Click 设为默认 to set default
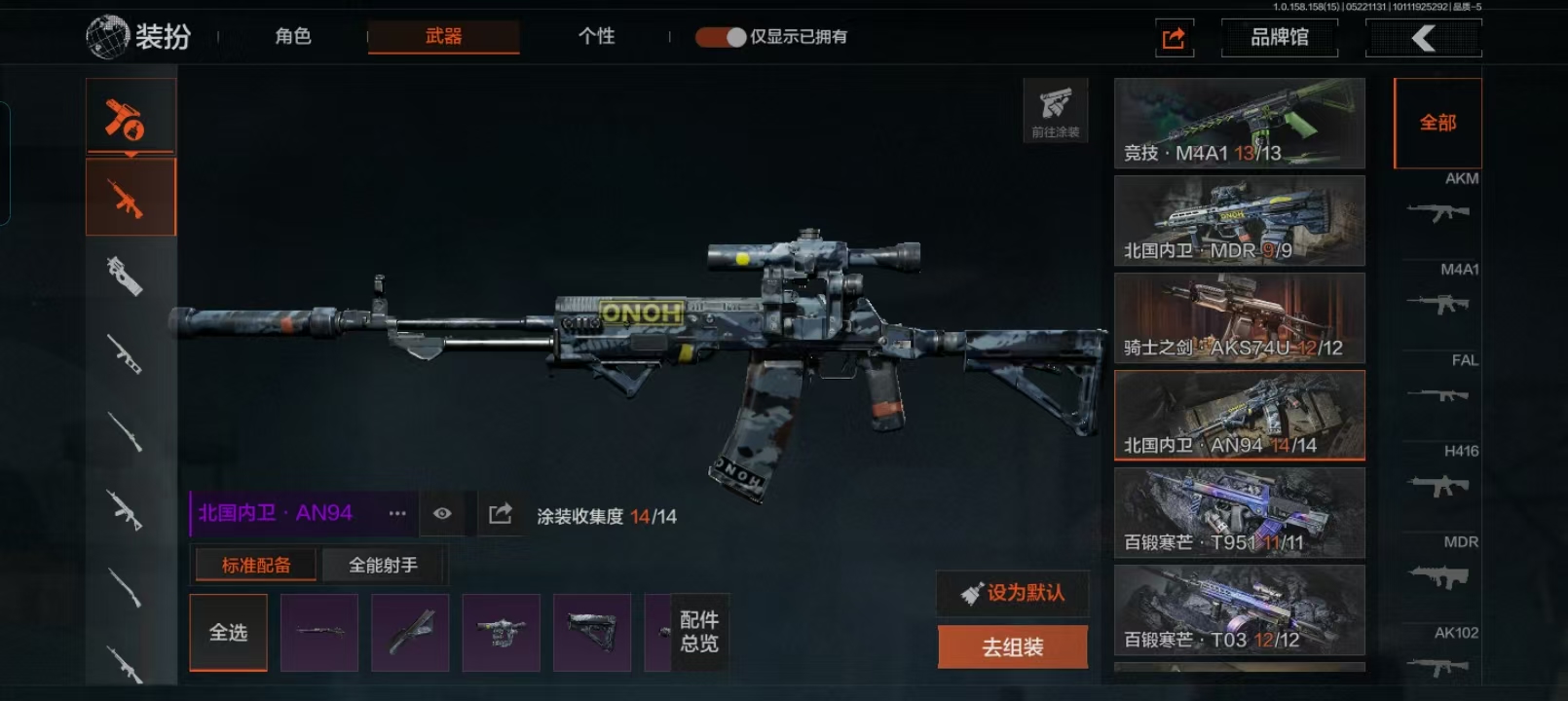 (1013, 593)
